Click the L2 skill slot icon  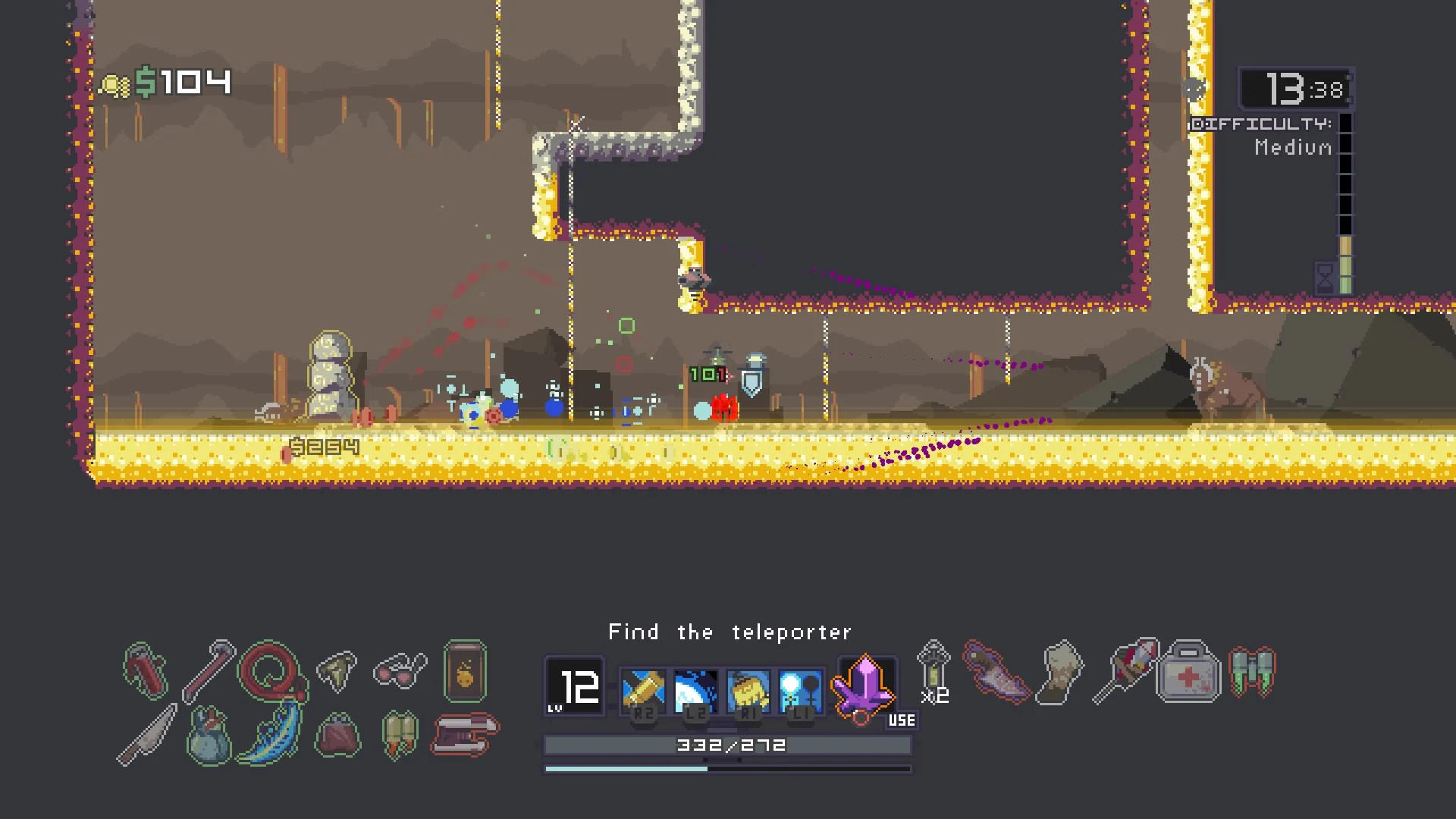click(x=695, y=690)
